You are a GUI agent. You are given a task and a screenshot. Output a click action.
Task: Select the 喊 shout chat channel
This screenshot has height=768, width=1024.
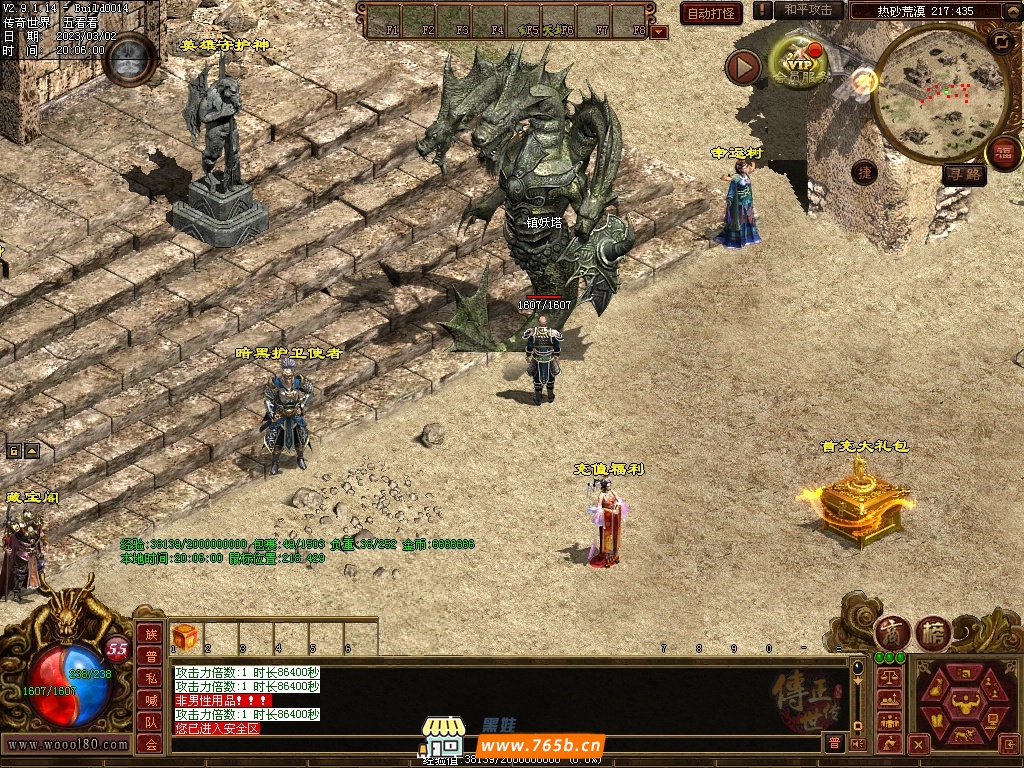150,700
